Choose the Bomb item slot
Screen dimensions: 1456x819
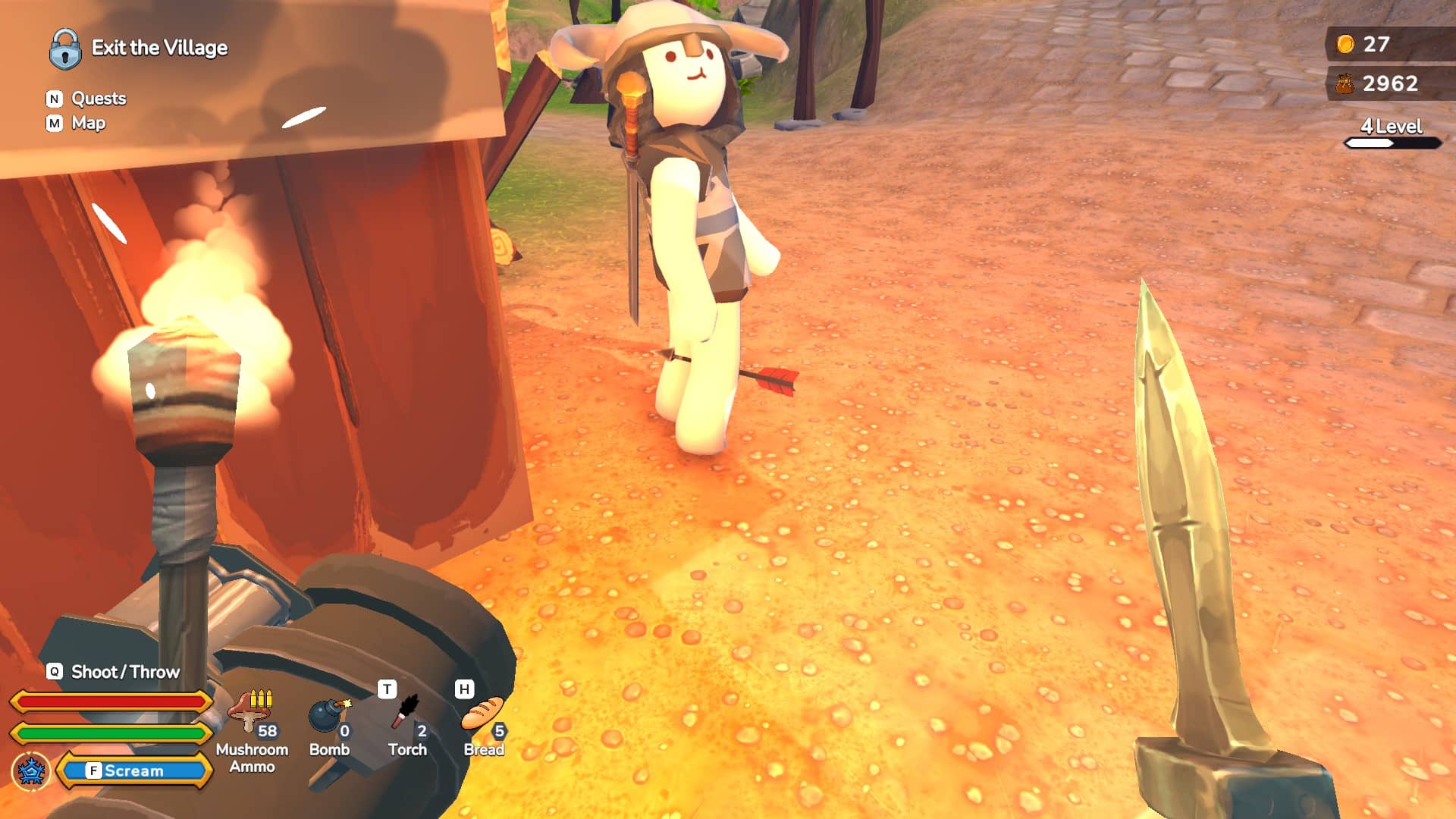[329, 717]
